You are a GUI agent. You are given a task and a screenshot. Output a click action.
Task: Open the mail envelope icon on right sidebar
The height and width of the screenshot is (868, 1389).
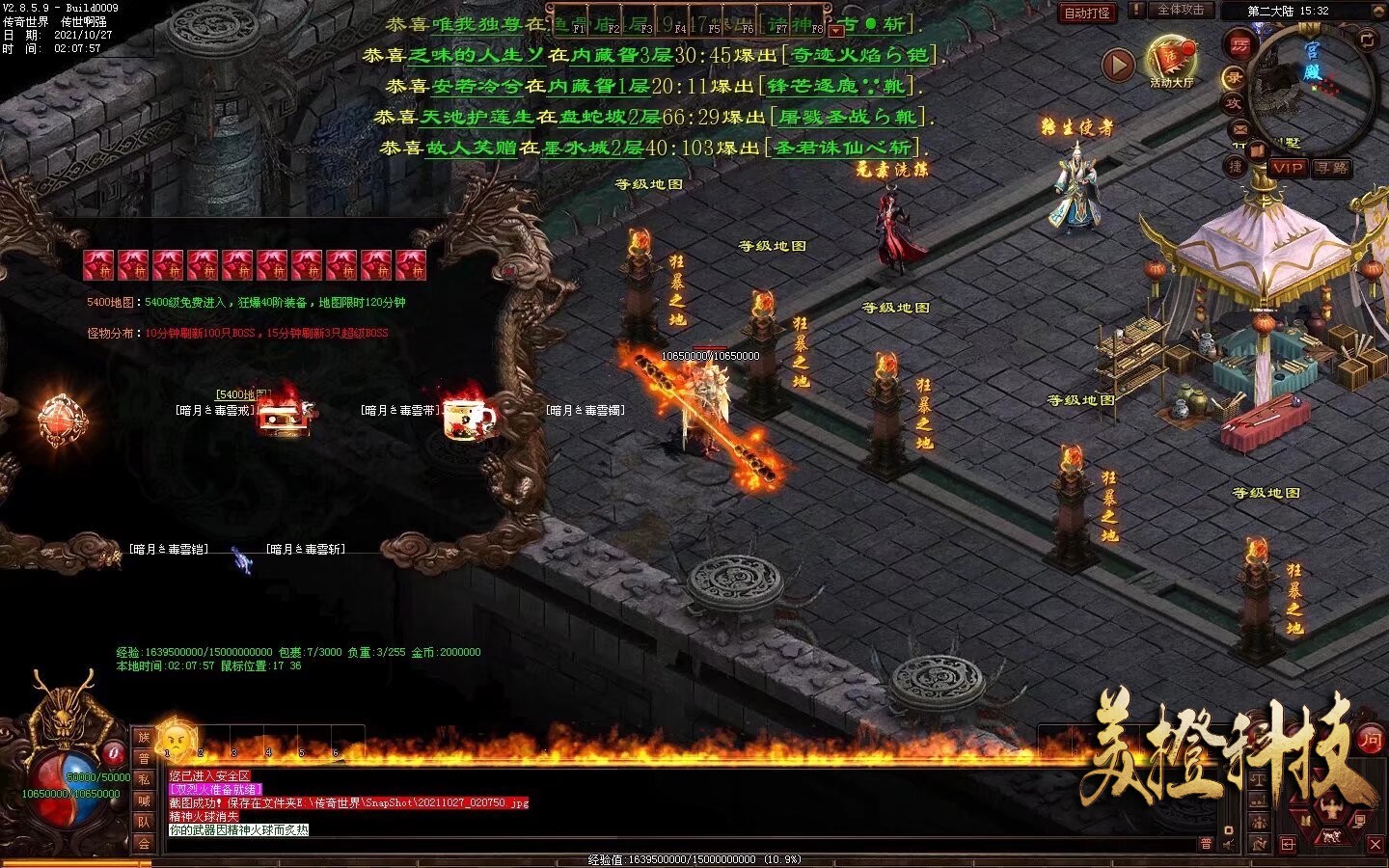(1240, 131)
